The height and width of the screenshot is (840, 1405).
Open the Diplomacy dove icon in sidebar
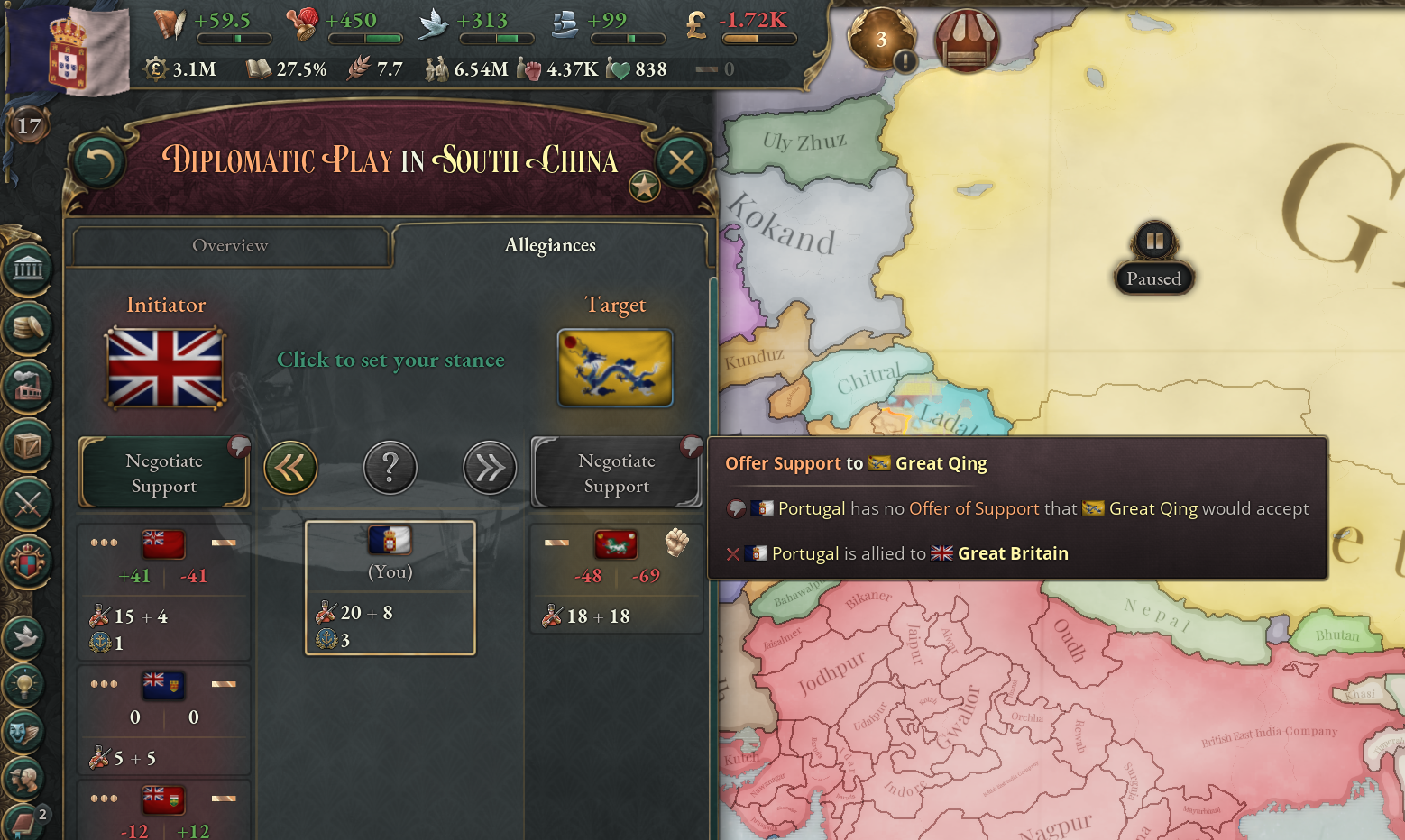point(28,637)
